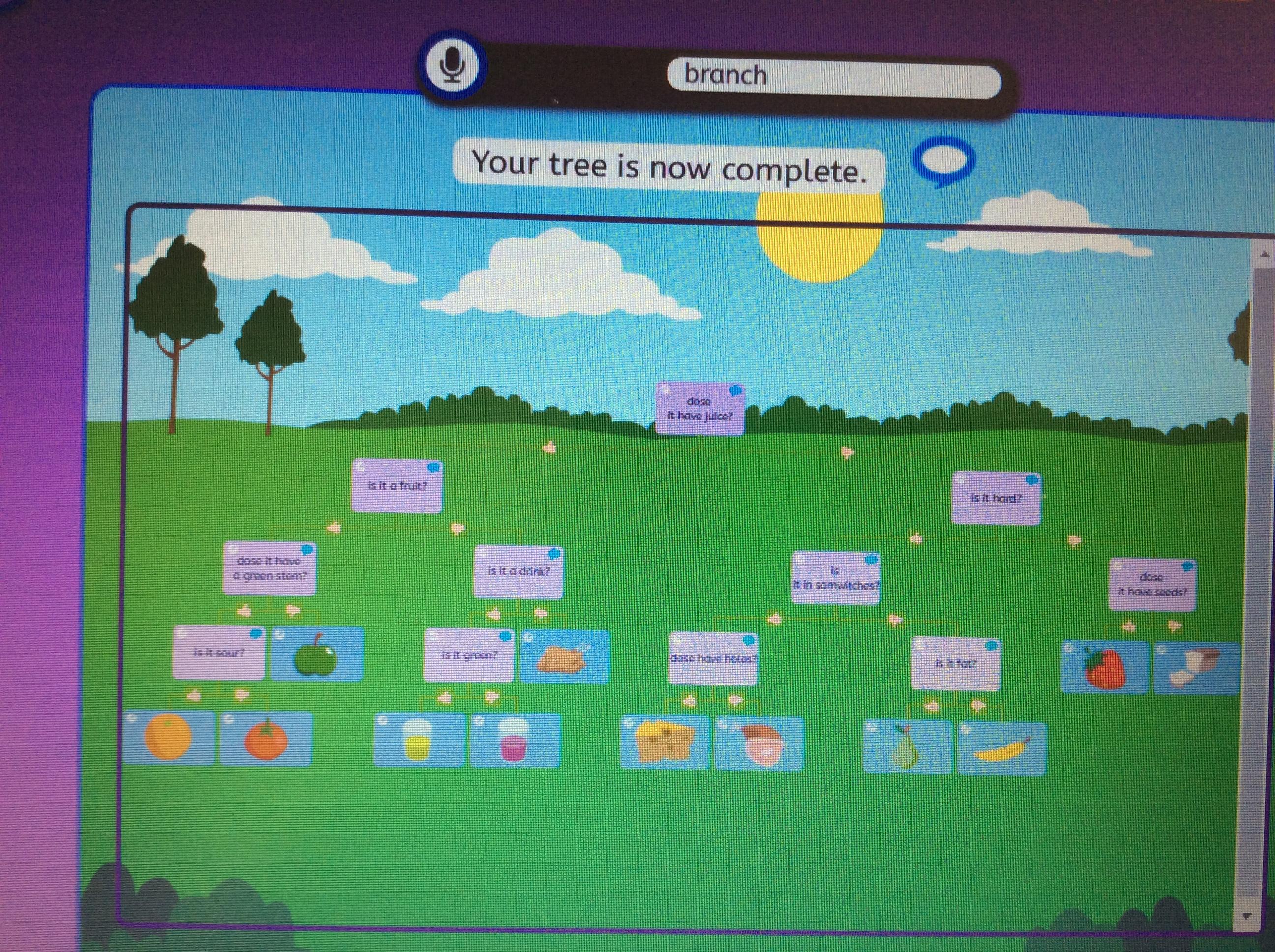This screenshot has width=1275, height=952.
Task: Select the "dose it have seeds?" question node
Action: pyautogui.click(x=1151, y=584)
